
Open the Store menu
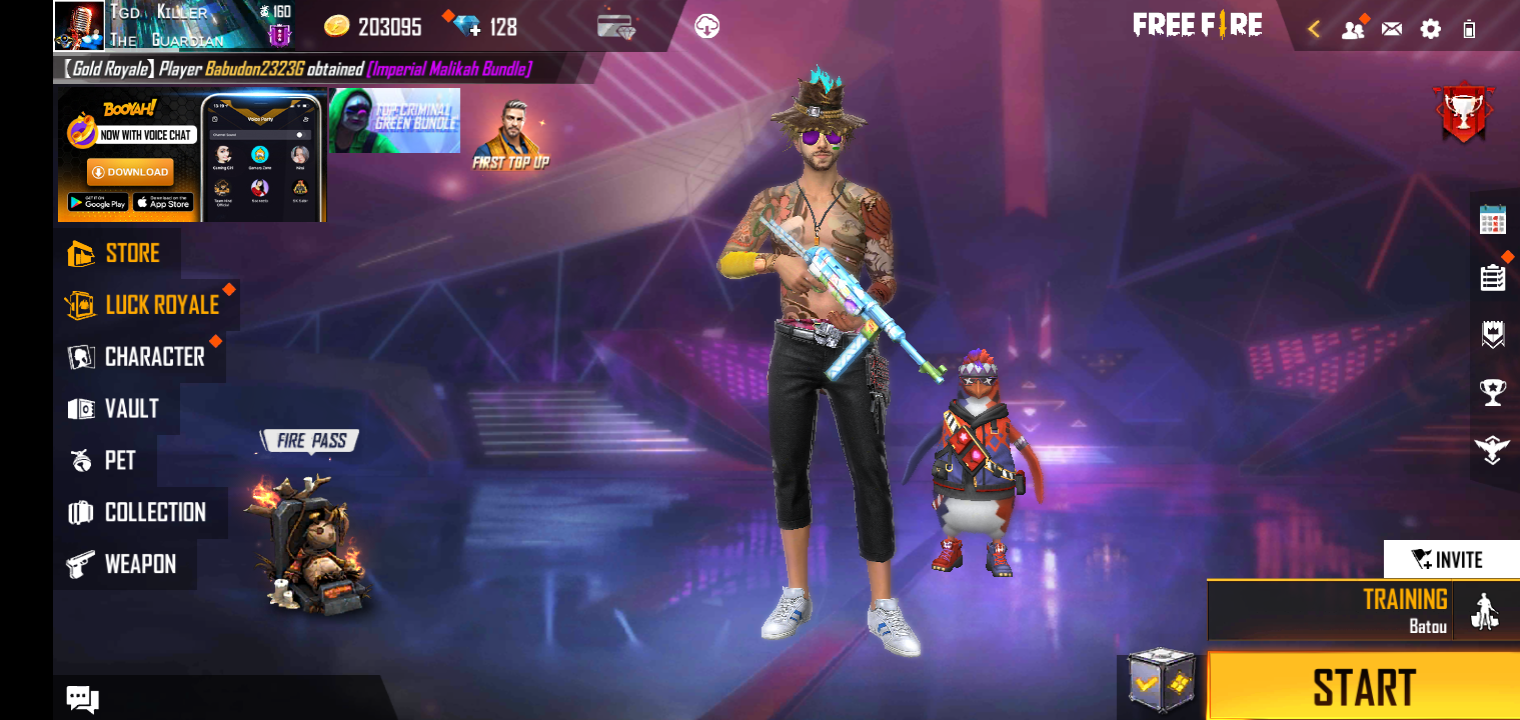[116, 253]
